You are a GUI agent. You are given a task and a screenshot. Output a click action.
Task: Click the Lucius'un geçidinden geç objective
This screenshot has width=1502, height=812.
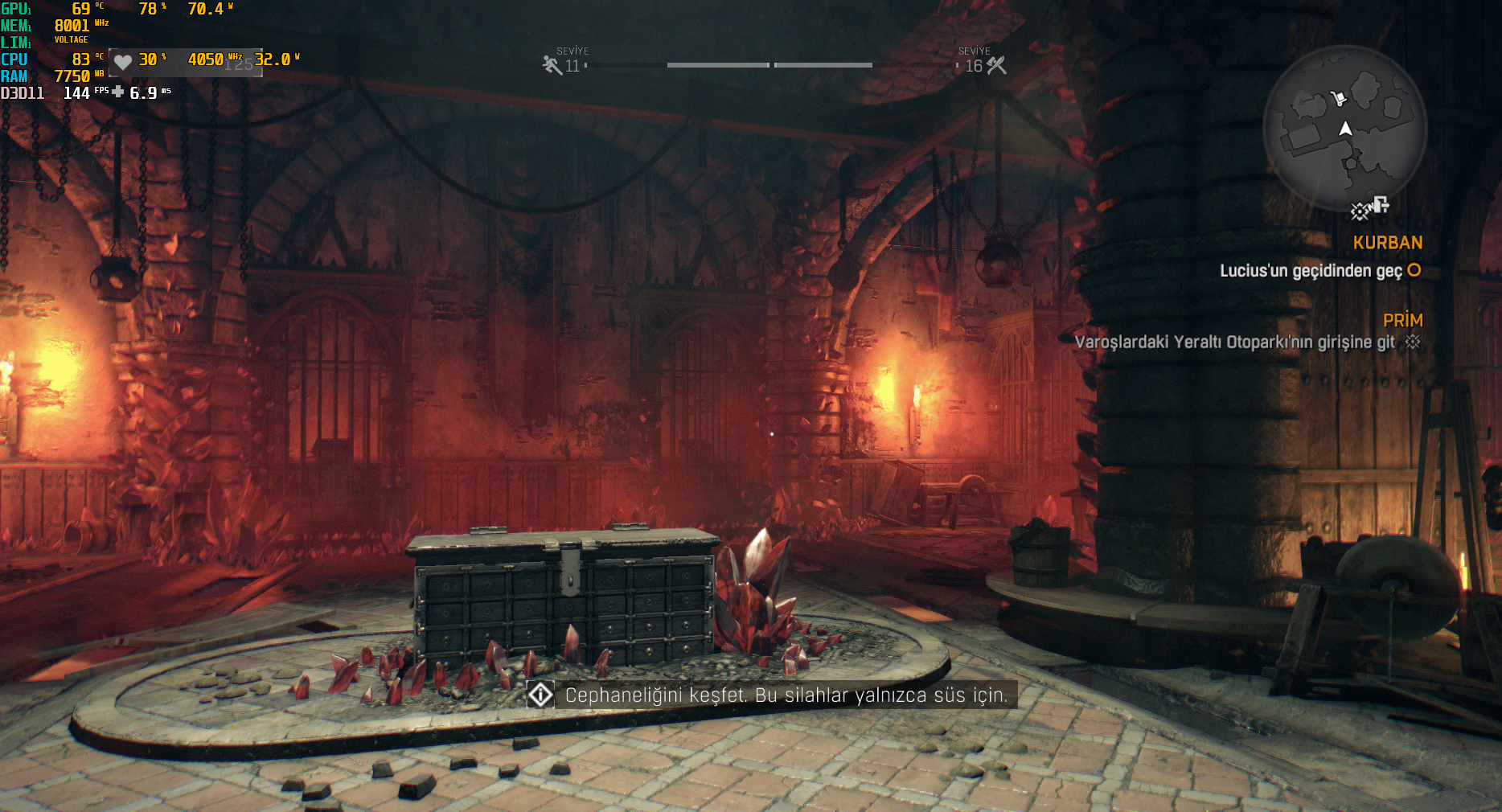(x=1311, y=271)
